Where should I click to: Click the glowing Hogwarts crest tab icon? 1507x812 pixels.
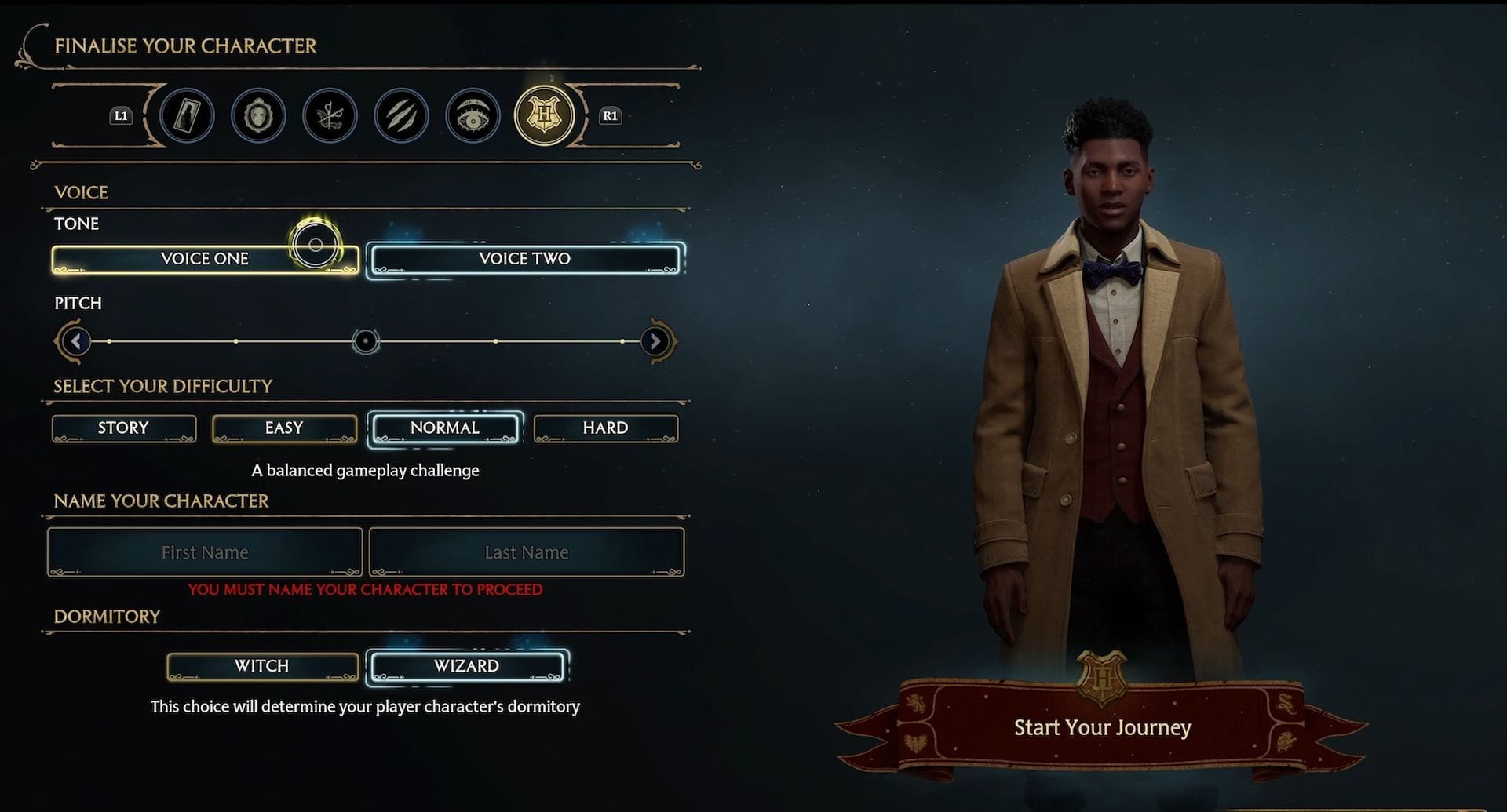(544, 115)
